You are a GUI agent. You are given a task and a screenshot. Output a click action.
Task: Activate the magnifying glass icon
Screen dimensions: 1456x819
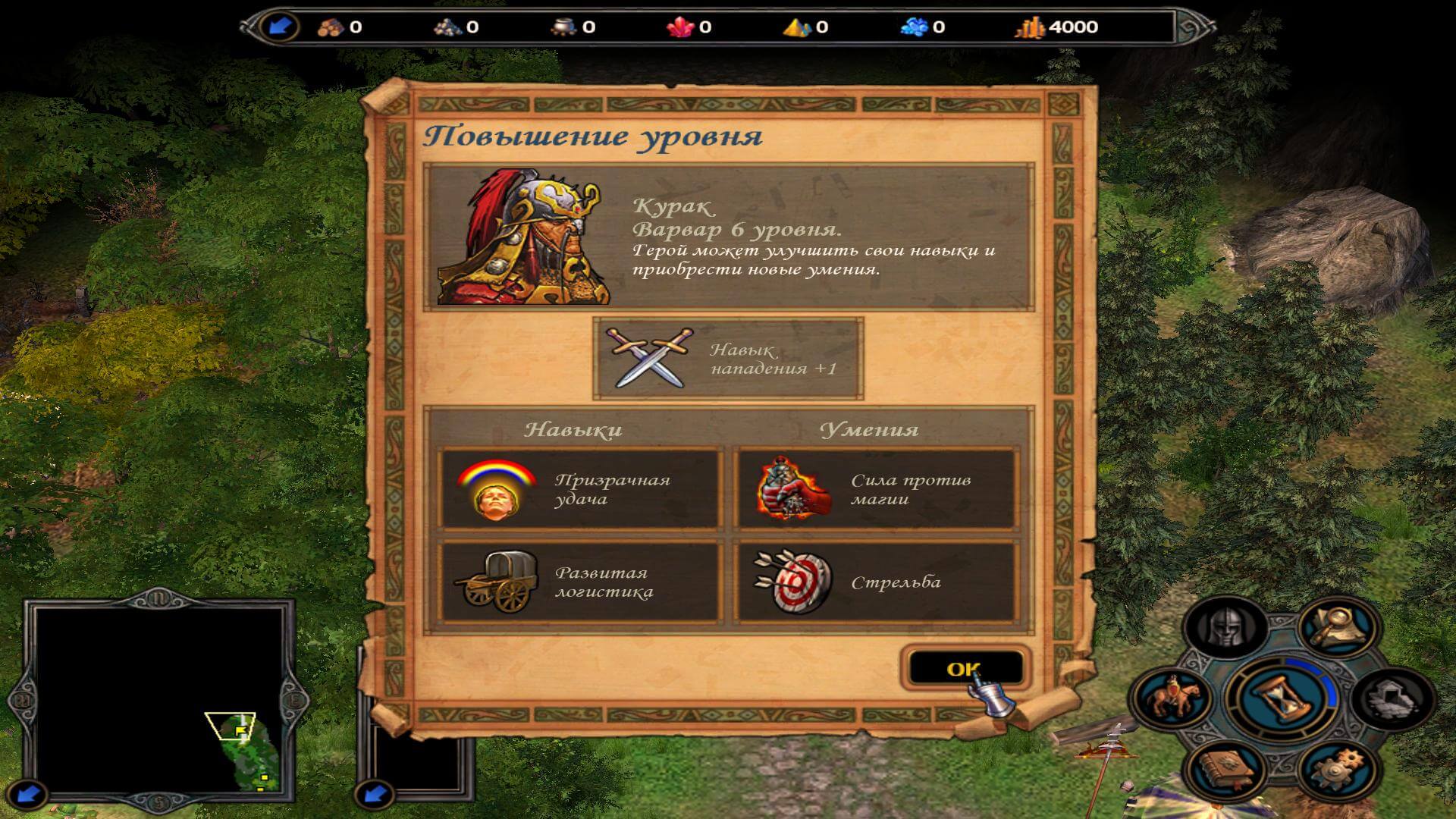[x=1338, y=626]
